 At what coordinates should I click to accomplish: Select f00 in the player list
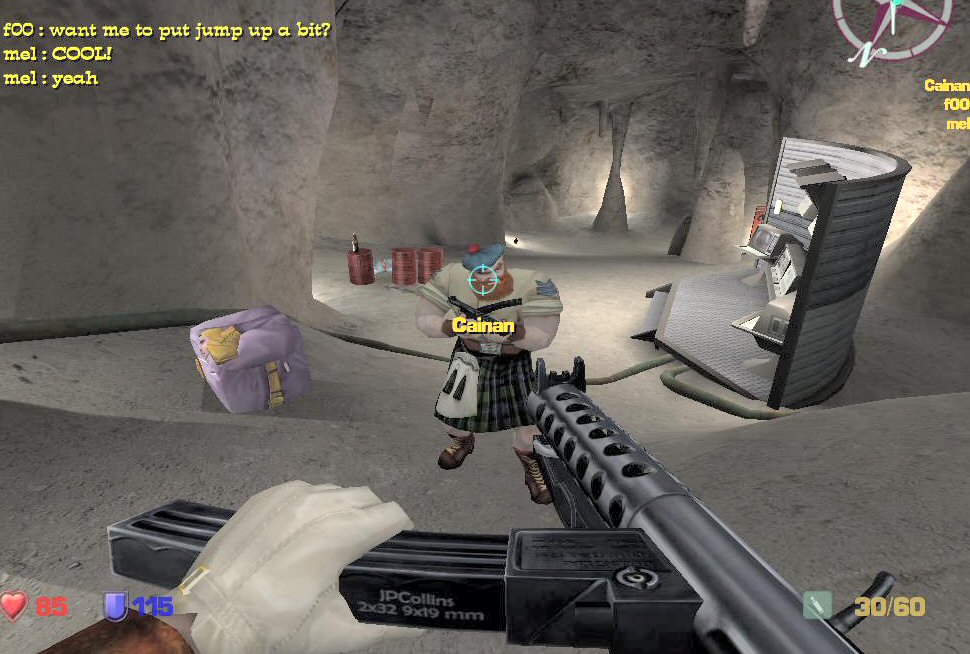click(x=956, y=104)
